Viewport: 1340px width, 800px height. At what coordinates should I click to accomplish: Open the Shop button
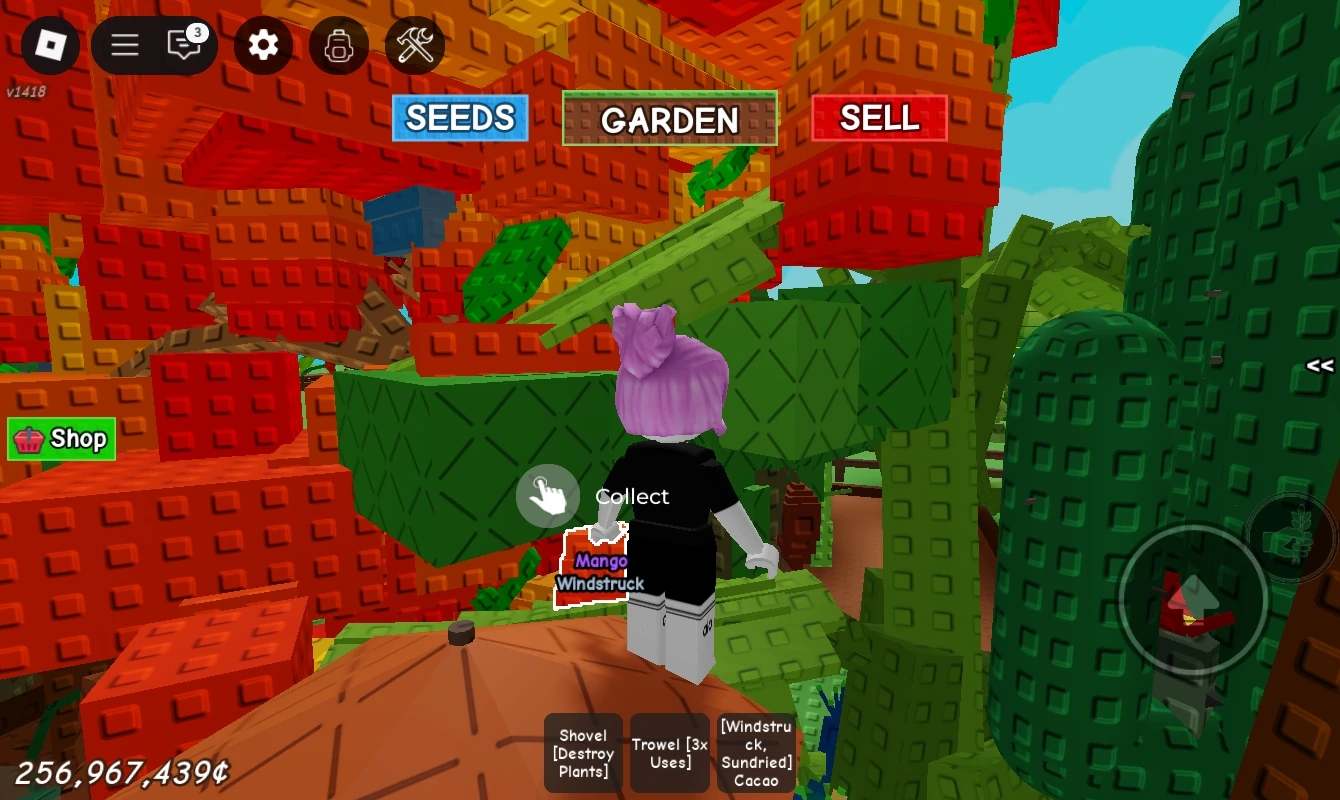click(60, 438)
